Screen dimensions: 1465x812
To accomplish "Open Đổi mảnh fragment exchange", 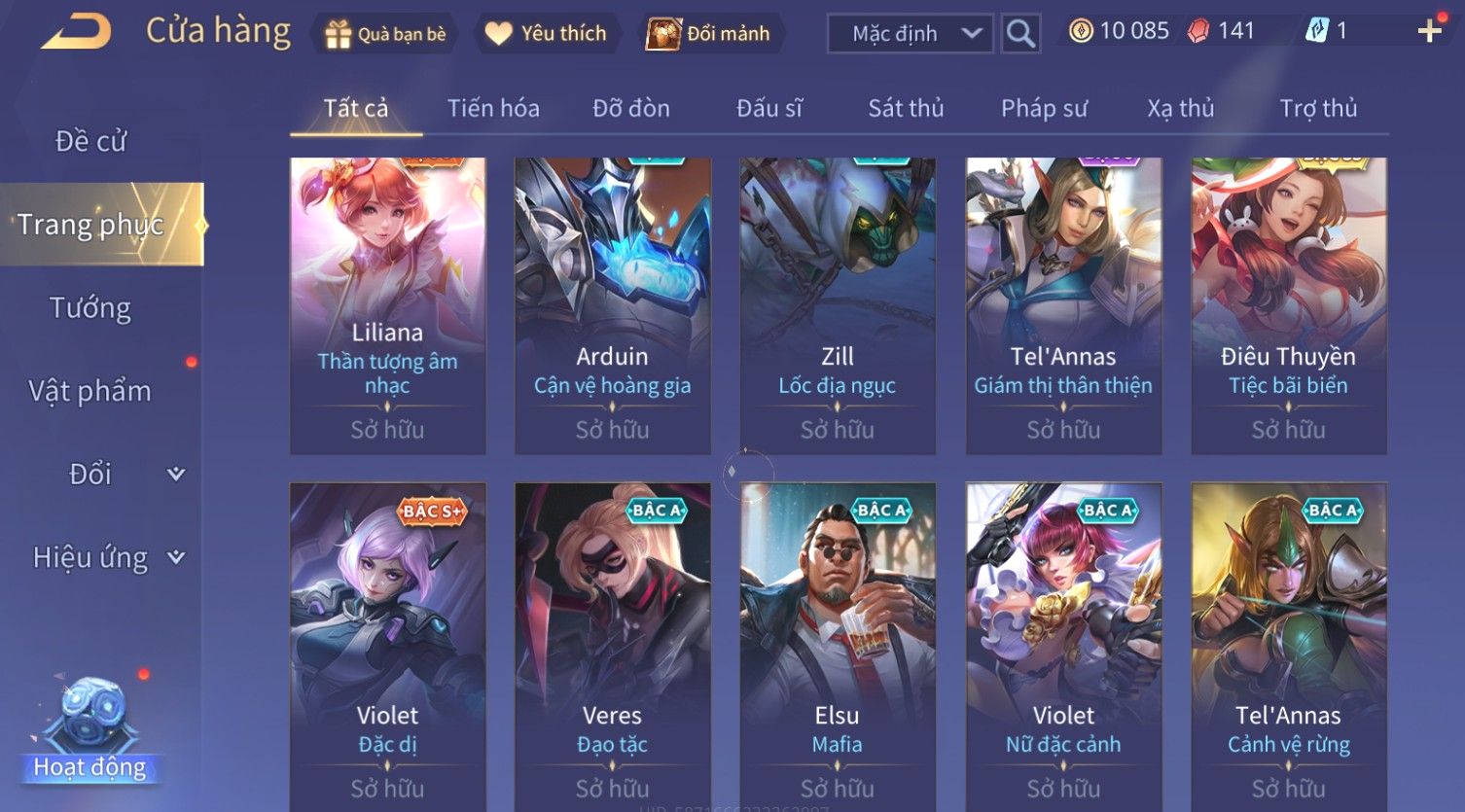I will click(709, 34).
